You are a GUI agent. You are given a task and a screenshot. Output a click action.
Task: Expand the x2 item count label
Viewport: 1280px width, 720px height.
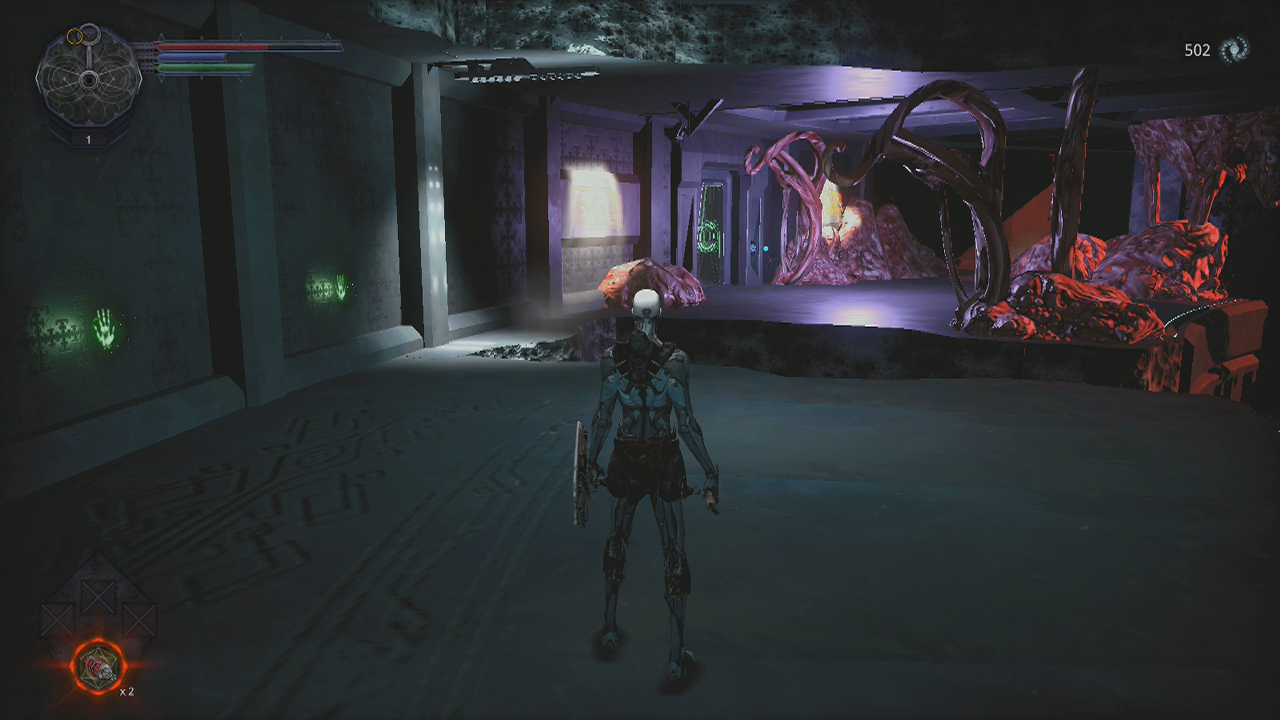(127, 690)
